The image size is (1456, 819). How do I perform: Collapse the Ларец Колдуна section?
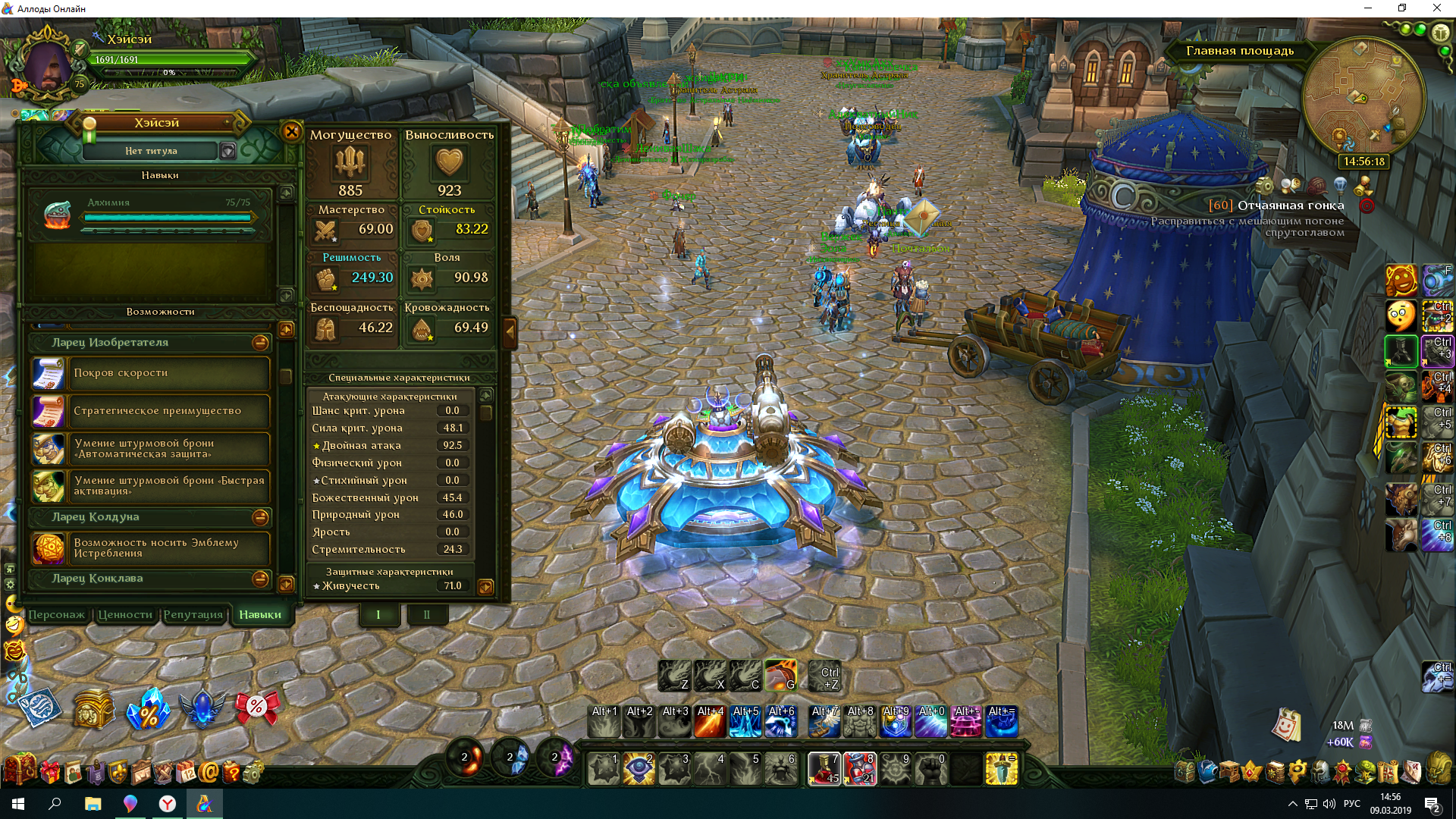(x=260, y=517)
